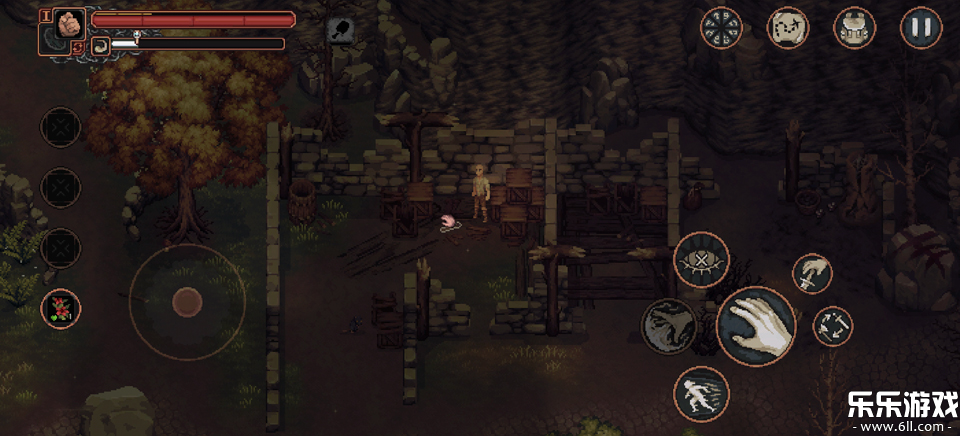This screenshot has height=436, width=960.
Task: Tap the hand gripping dagger button
Action: coord(813,273)
